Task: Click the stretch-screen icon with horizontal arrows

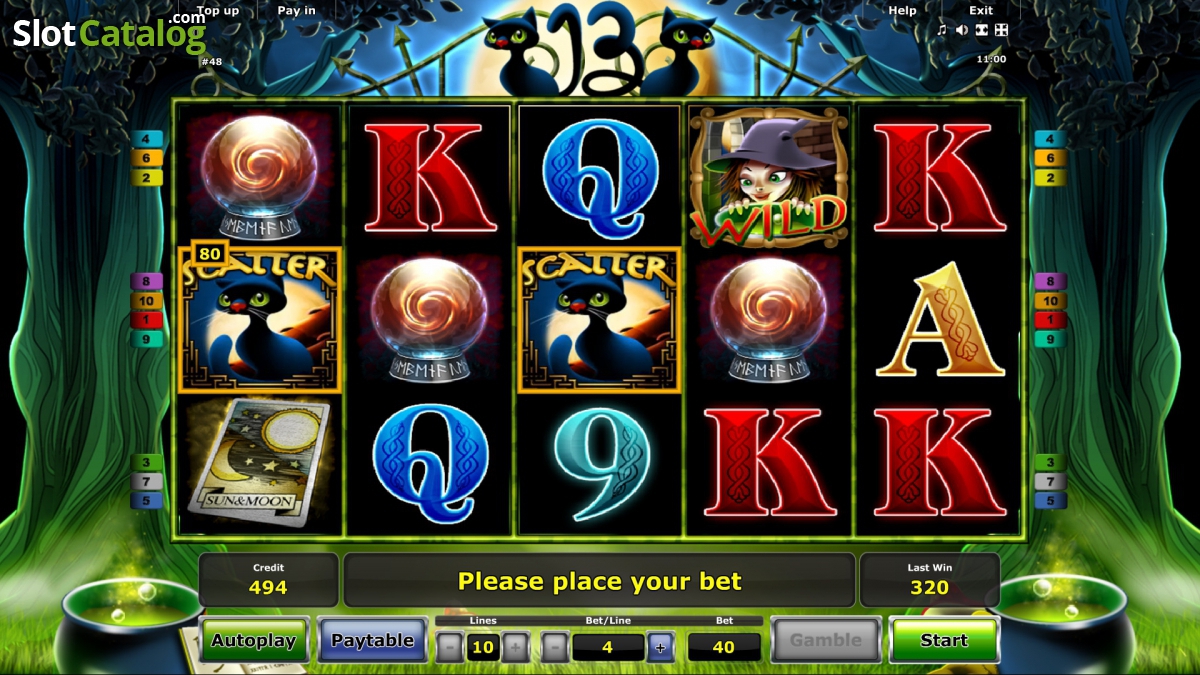Action: tap(981, 30)
